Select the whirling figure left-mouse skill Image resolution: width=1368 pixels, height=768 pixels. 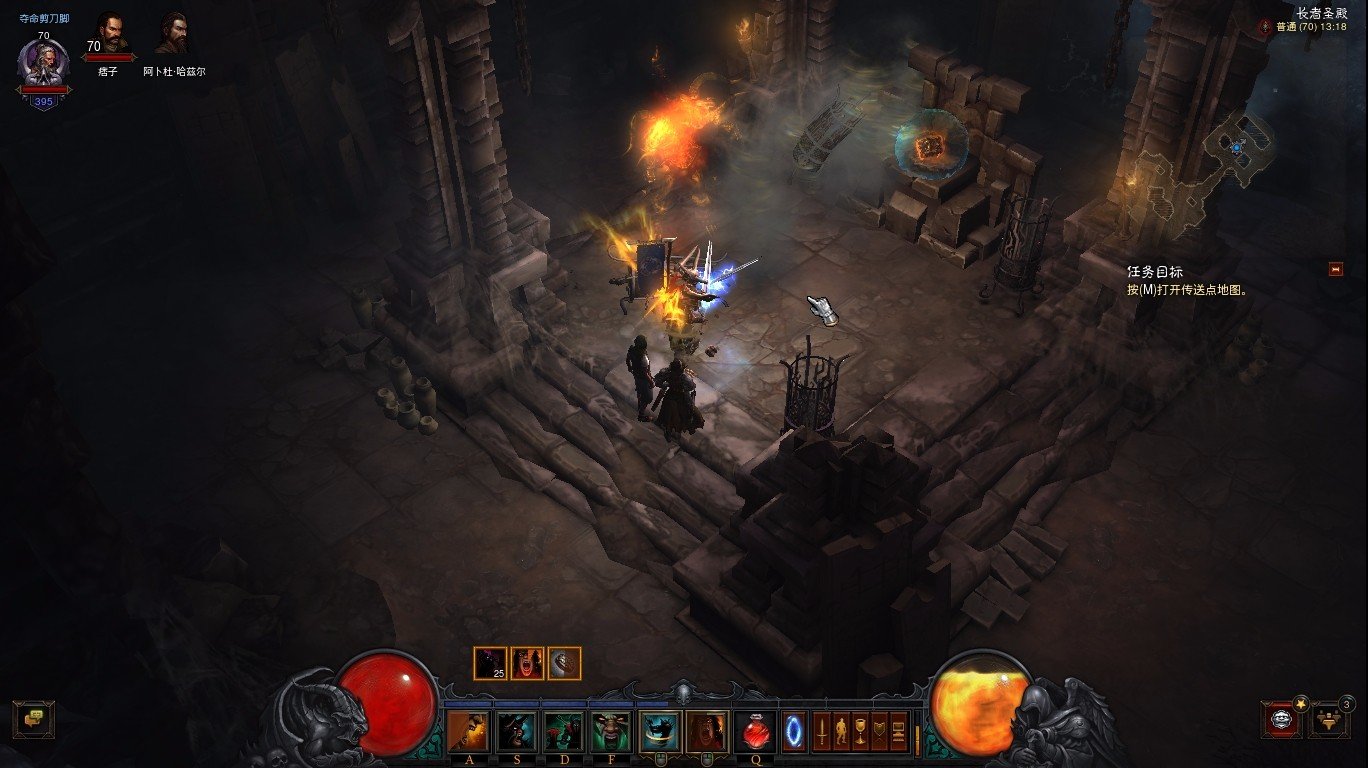pyautogui.click(x=660, y=732)
